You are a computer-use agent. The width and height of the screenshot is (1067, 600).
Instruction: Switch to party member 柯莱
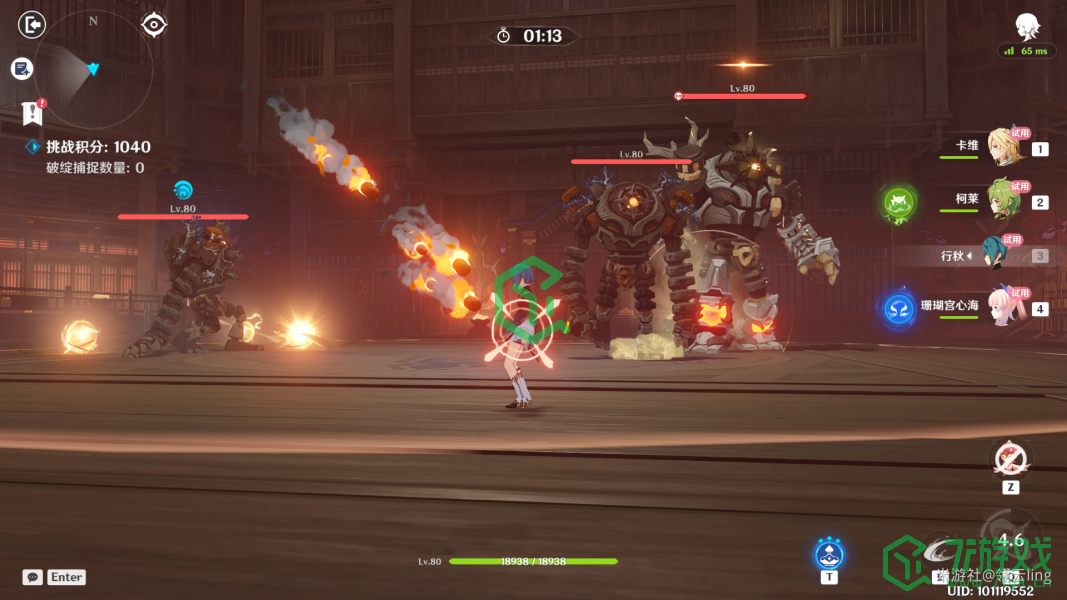(x=1002, y=200)
